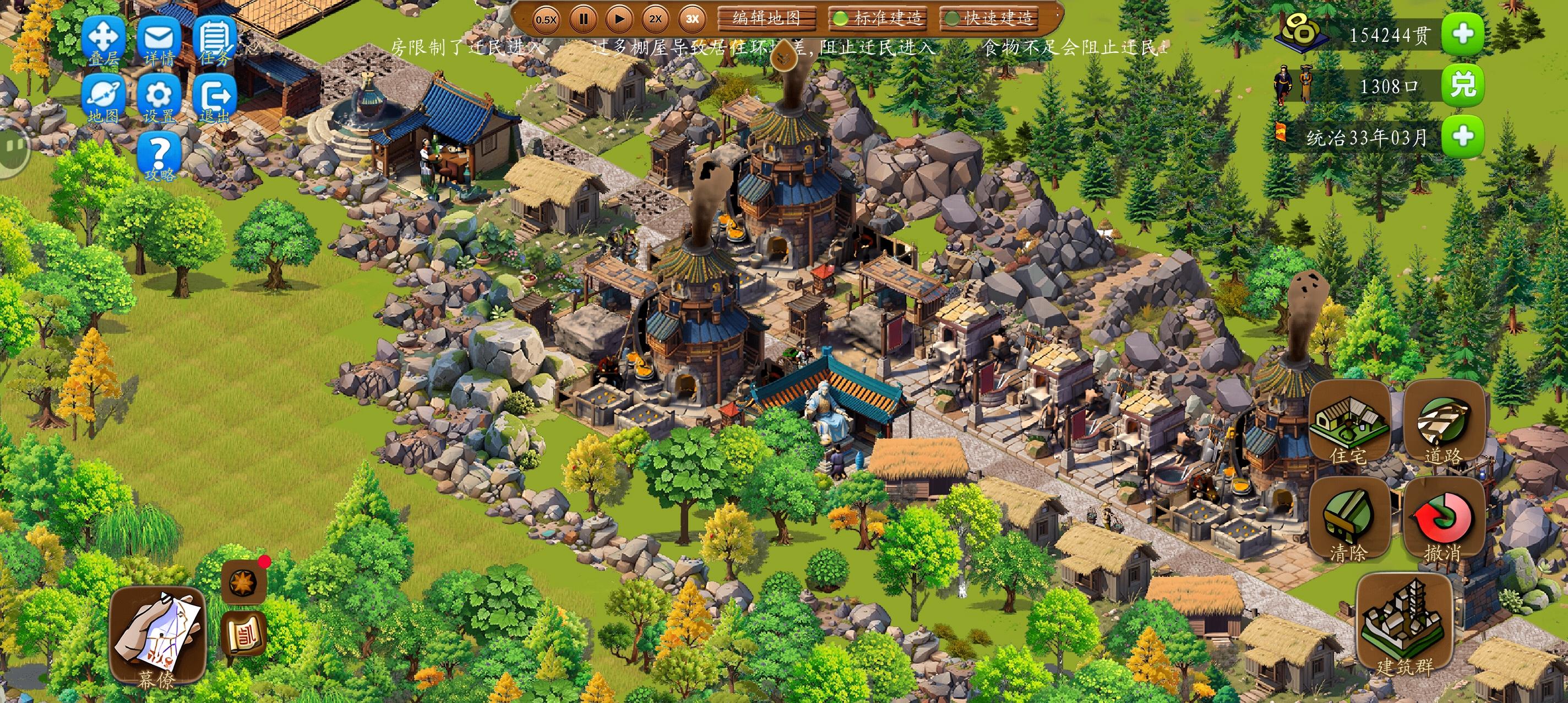Add more coins with the green plus
The height and width of the screenshot is (703, 1568).
pos(1463,34)
